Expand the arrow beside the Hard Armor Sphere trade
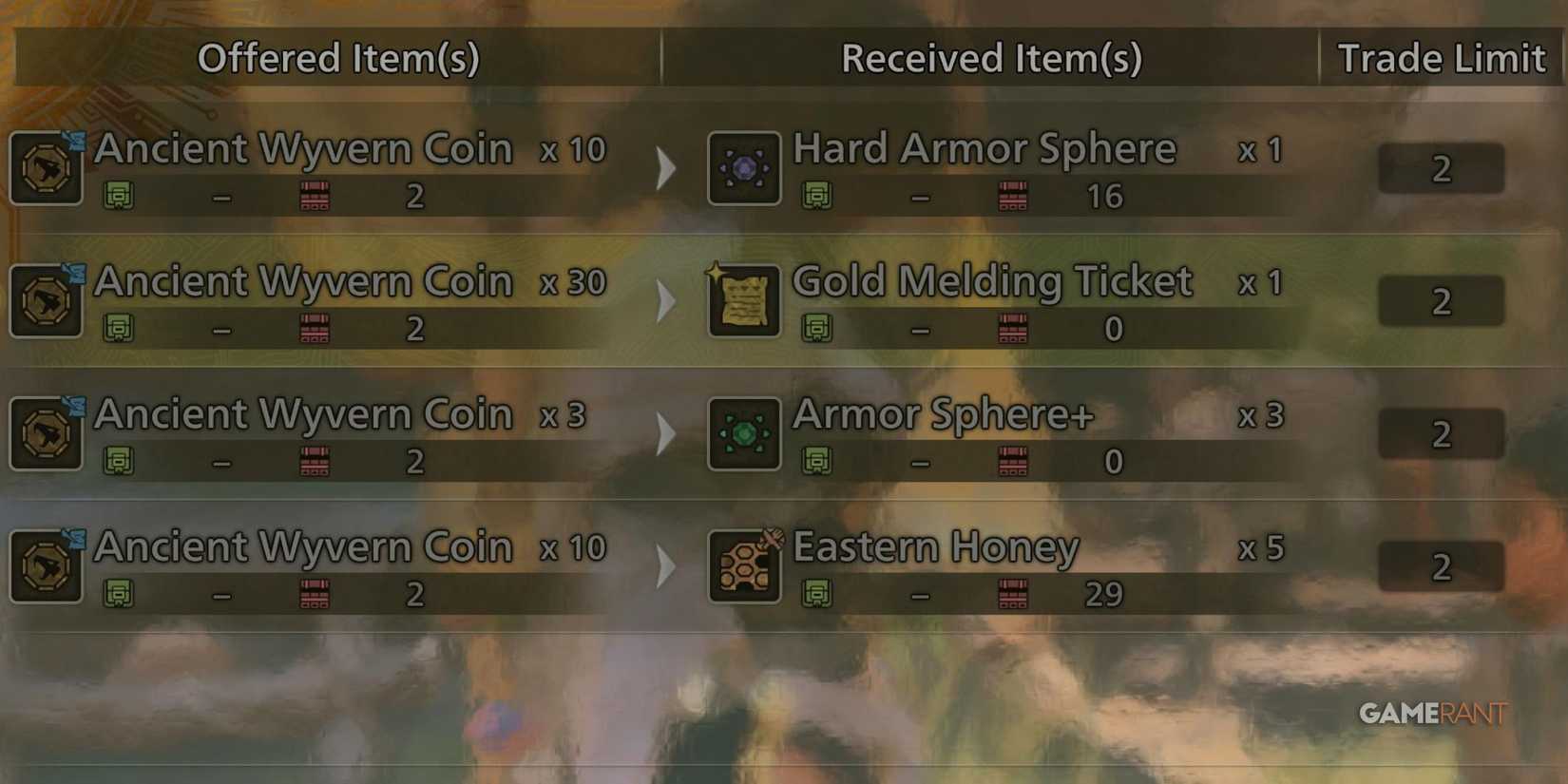Image resolution: width=1568 pixels, height=784 pixels. (x=665, y=167)
